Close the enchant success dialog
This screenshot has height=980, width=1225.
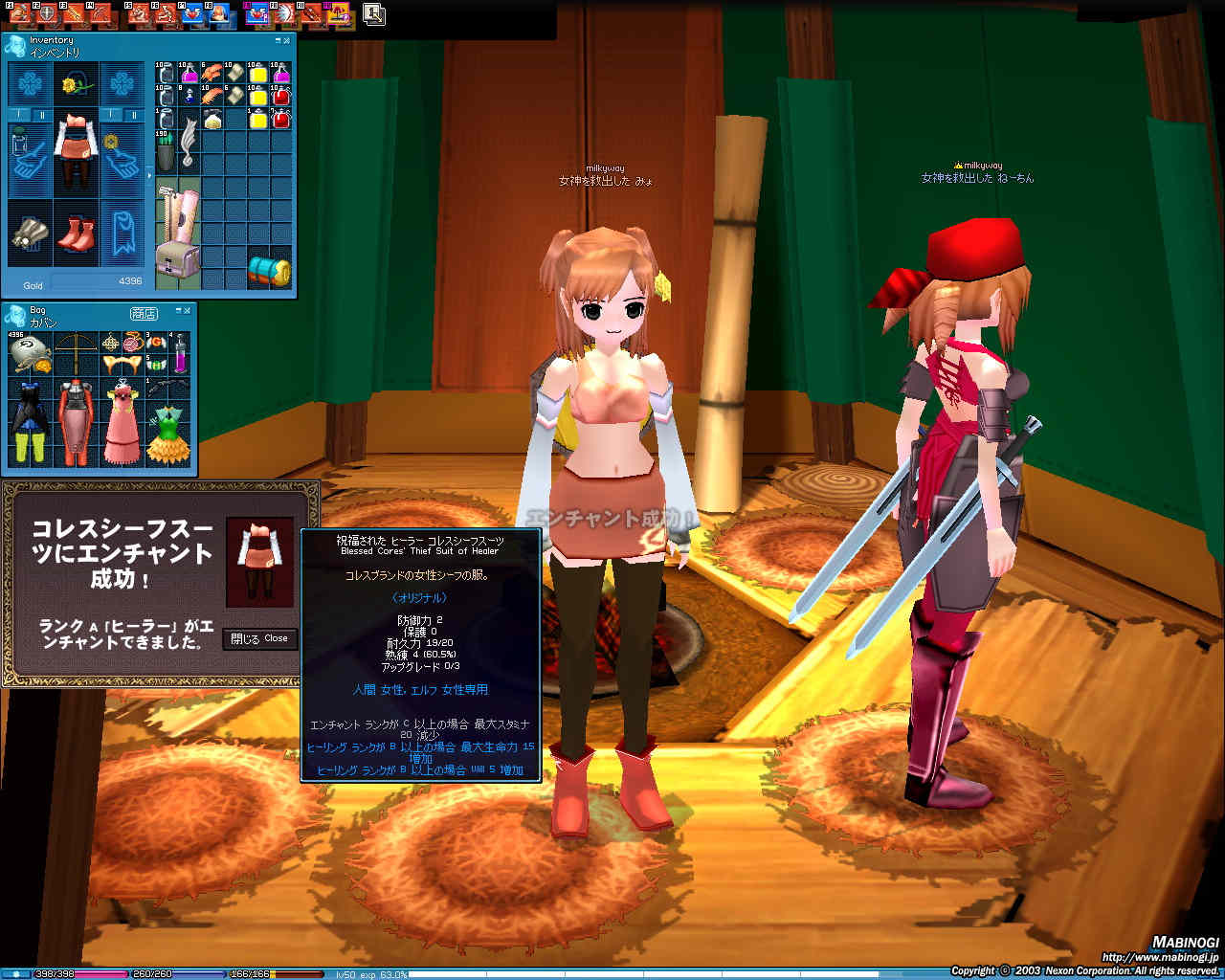260,638
